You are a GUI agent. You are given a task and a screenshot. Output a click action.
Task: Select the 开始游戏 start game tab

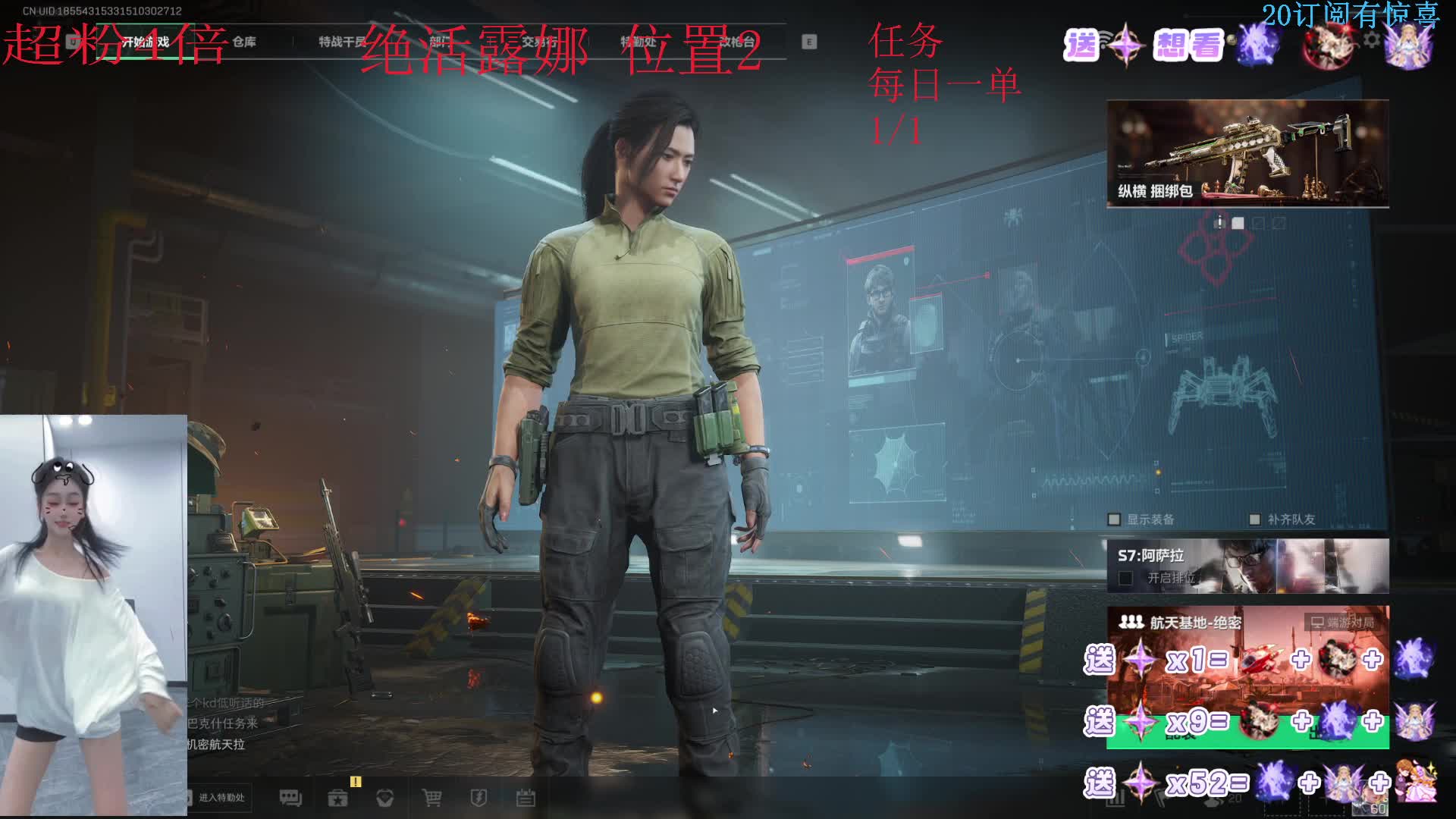pyautogui.click(x=146, y=42)
